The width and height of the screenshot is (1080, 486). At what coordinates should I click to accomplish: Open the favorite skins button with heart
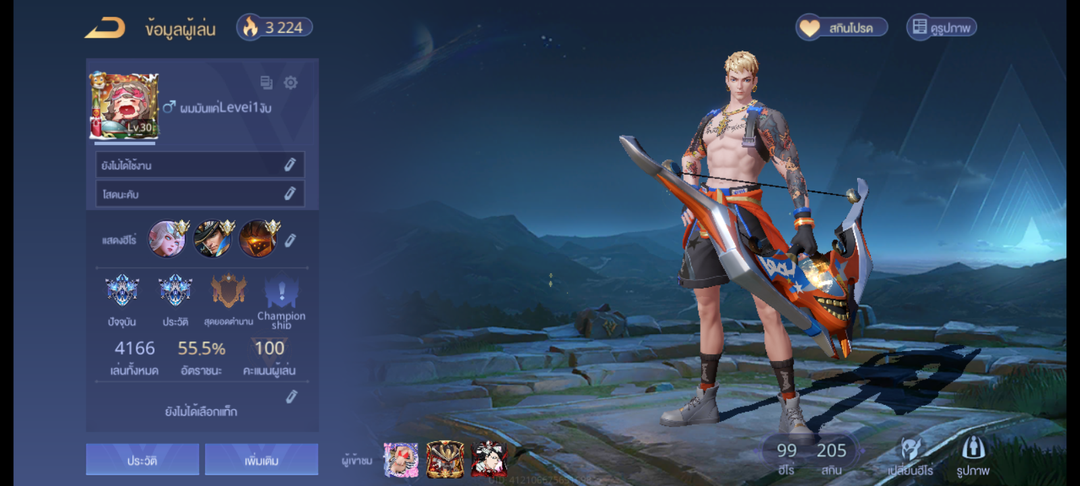842,28
